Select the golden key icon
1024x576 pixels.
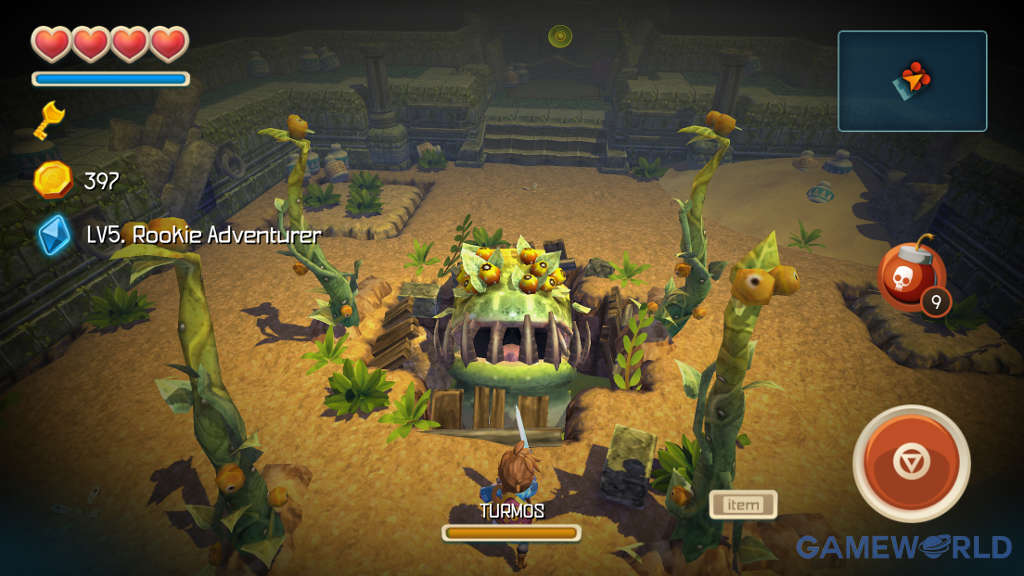pyautogui.click(x=50, y=119)
